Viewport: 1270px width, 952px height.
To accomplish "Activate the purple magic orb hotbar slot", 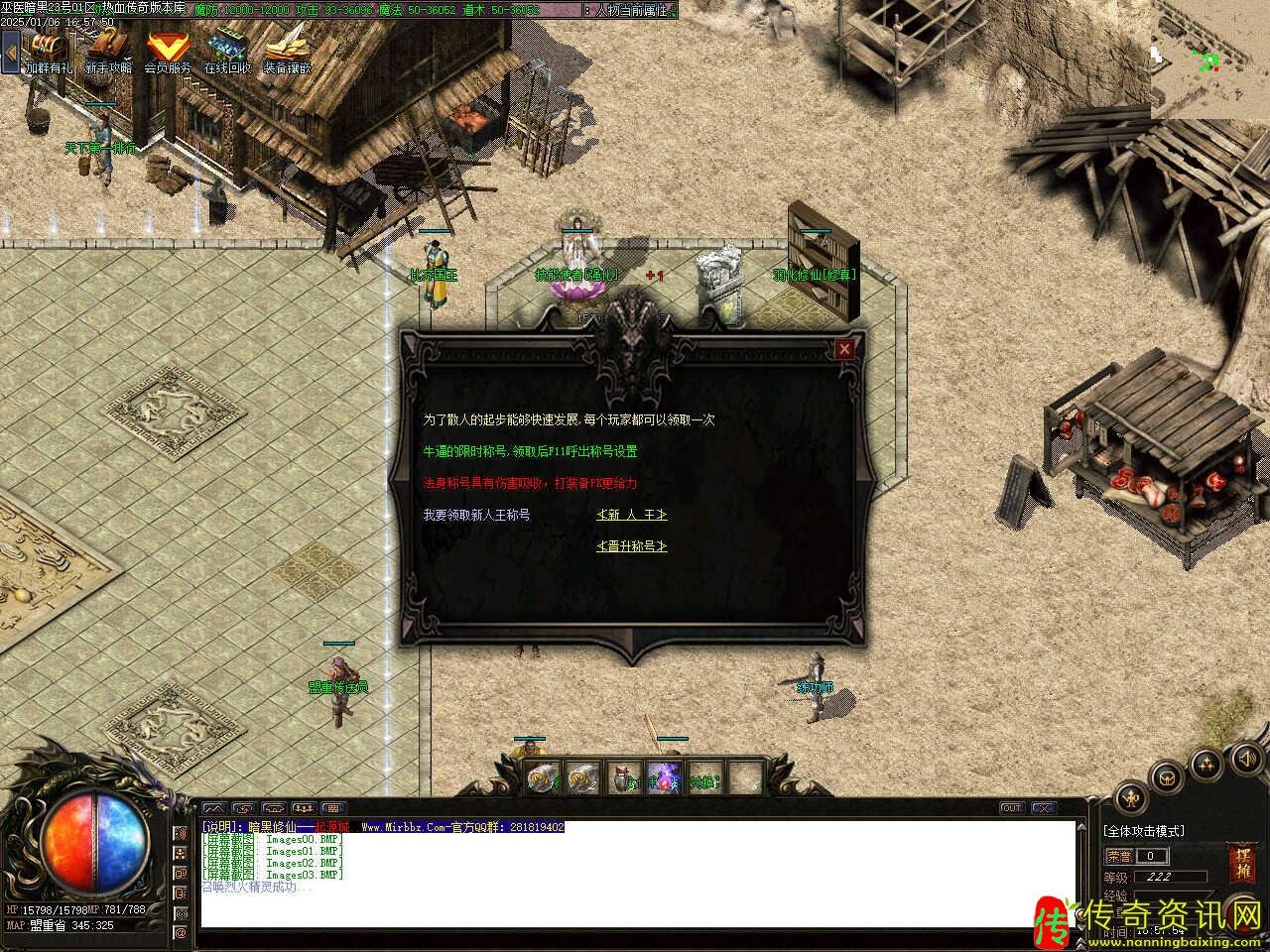I will 663,779.
